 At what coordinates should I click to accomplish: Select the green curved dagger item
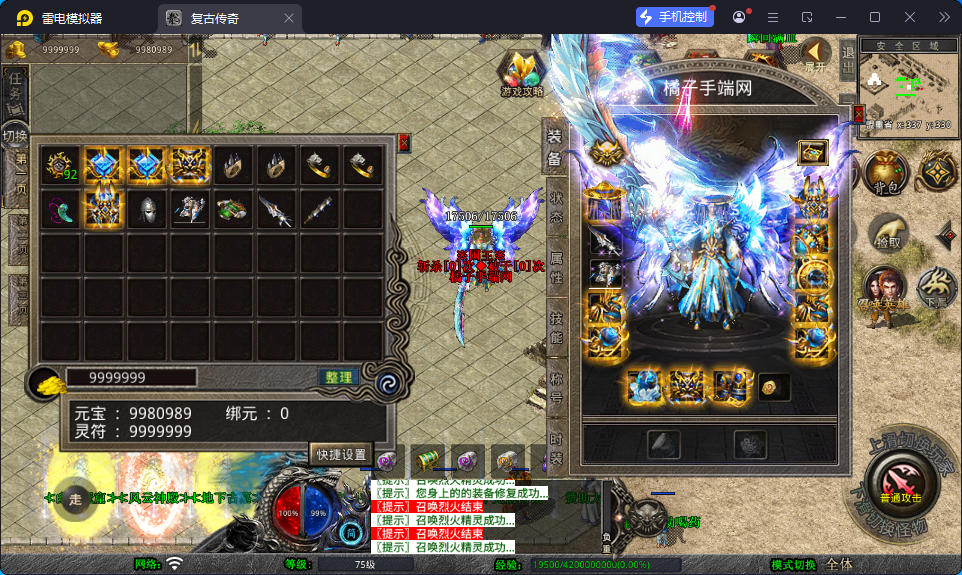pos(61,209)
